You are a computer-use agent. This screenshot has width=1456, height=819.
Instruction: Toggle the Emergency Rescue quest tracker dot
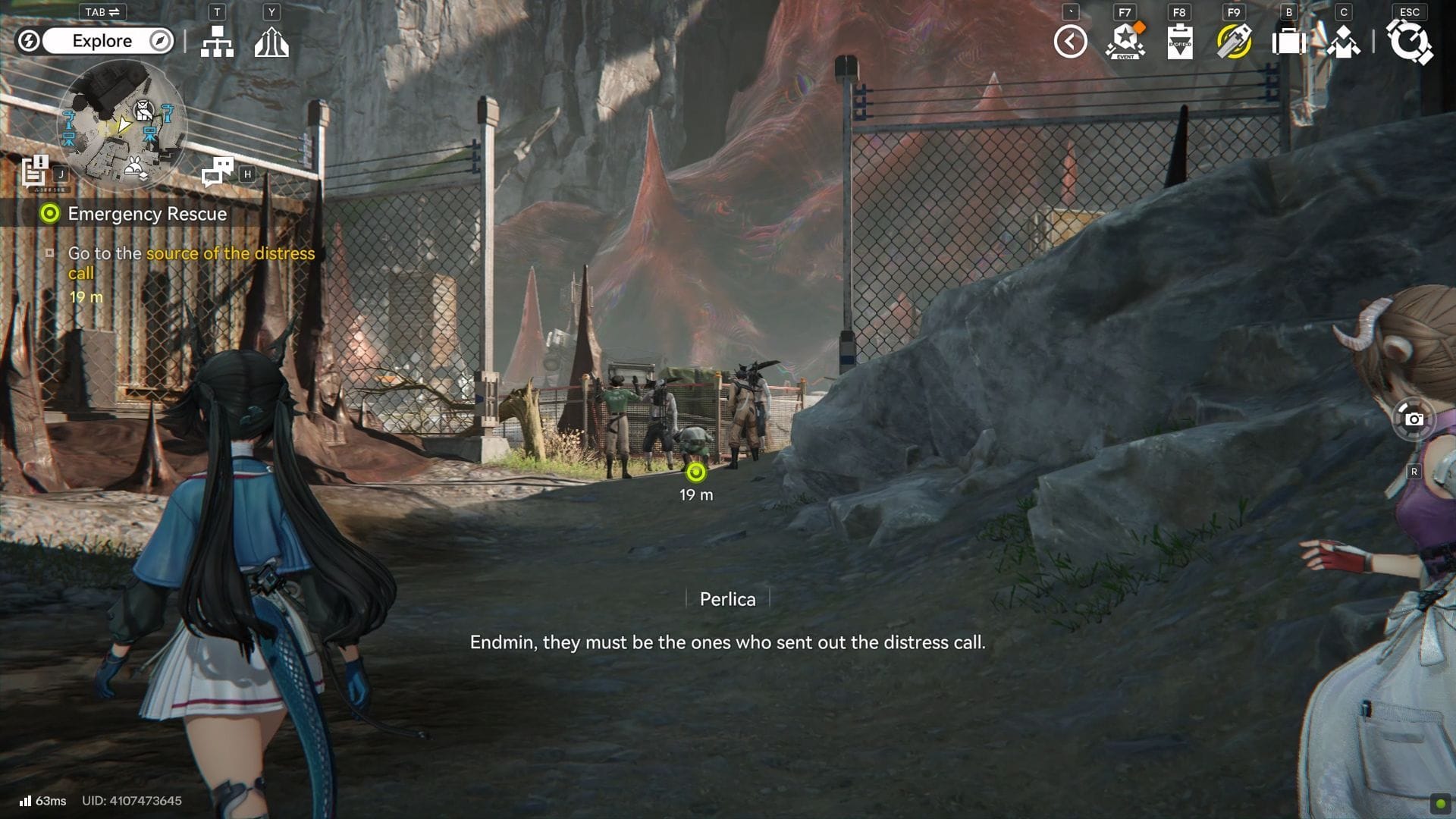[49, 215]
